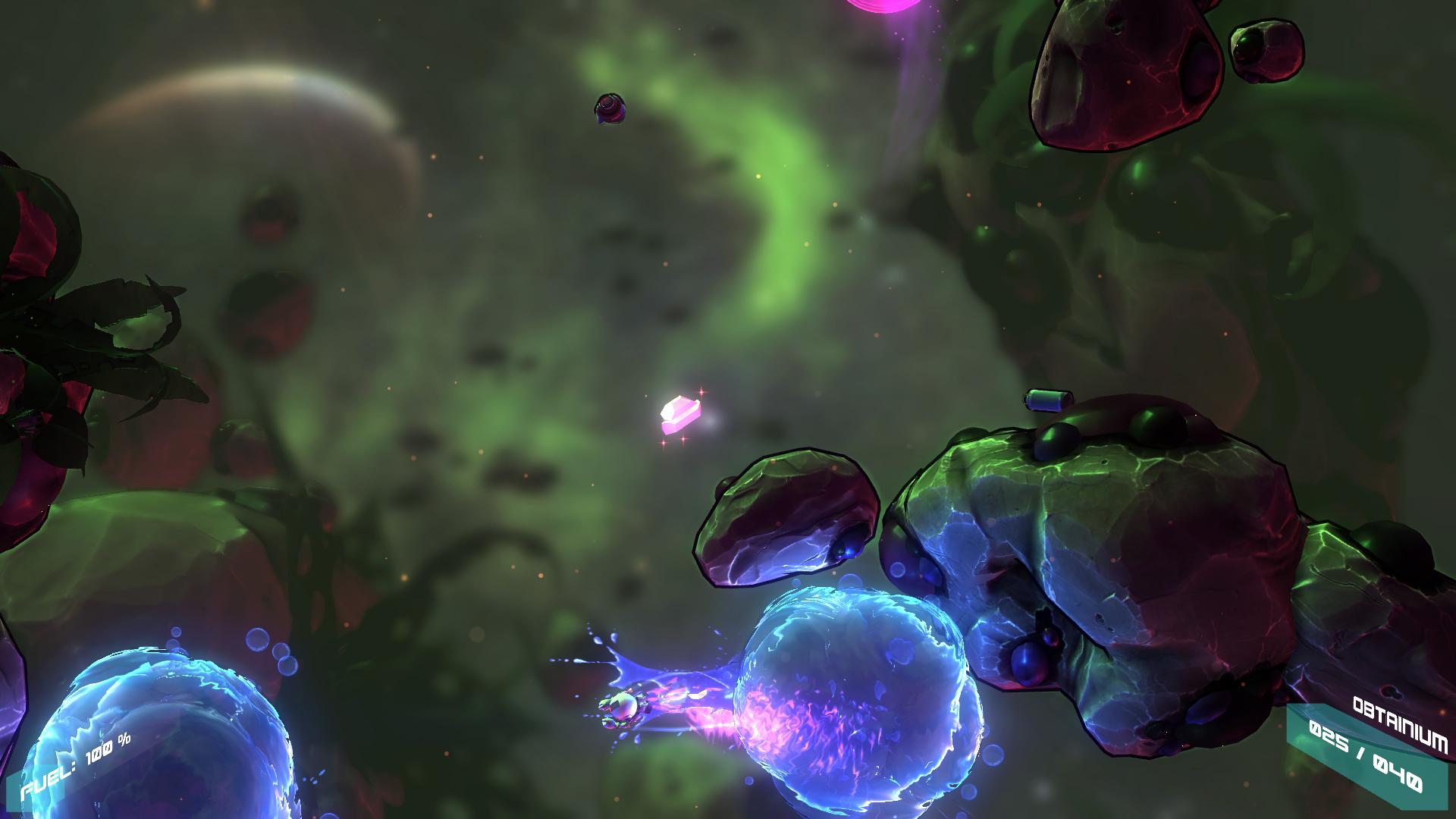The image size is (1456, 819).
Task: Click the small snail creature near the top
Action: (610, 108)
